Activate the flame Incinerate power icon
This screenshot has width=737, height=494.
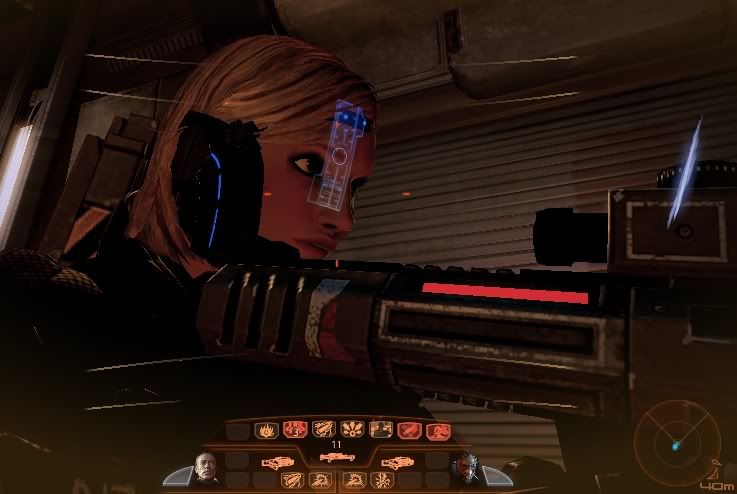point(266,430)
